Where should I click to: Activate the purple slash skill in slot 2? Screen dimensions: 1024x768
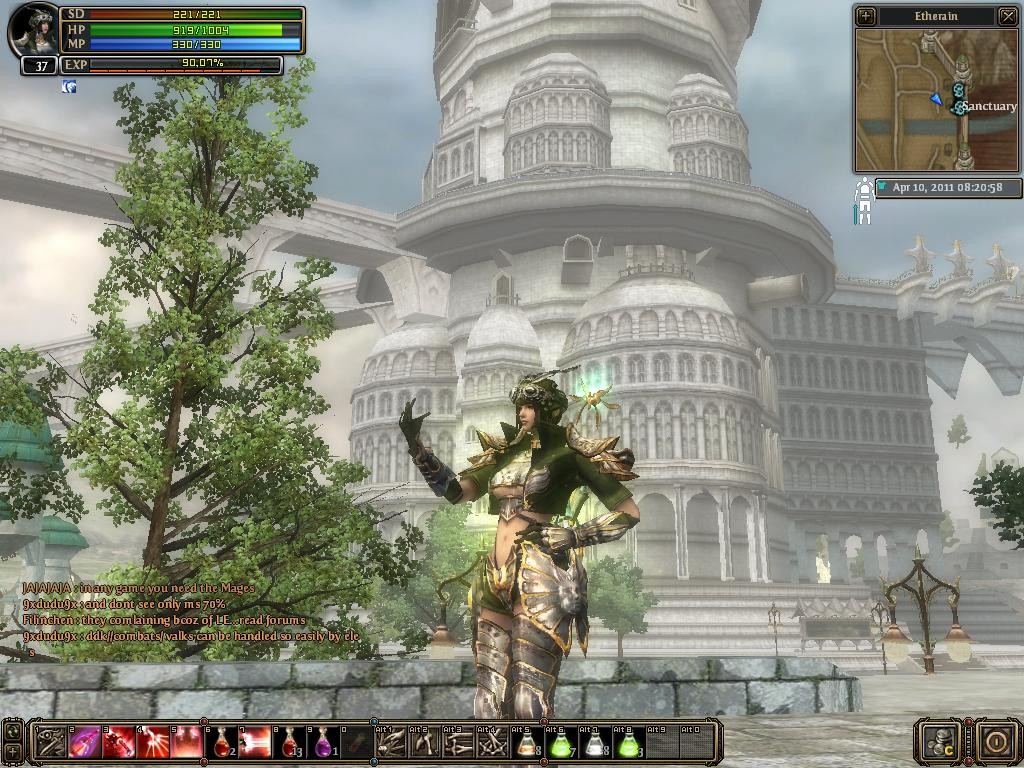[x=84, y=742]
